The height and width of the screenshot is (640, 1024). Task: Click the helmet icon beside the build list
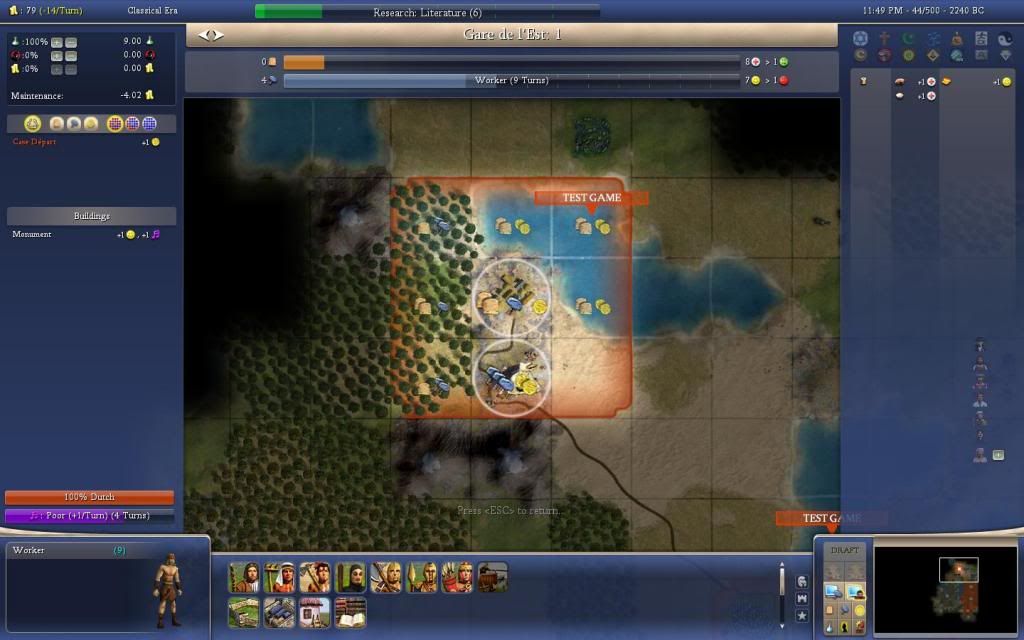pyautogui.click(x=802, y=581)
